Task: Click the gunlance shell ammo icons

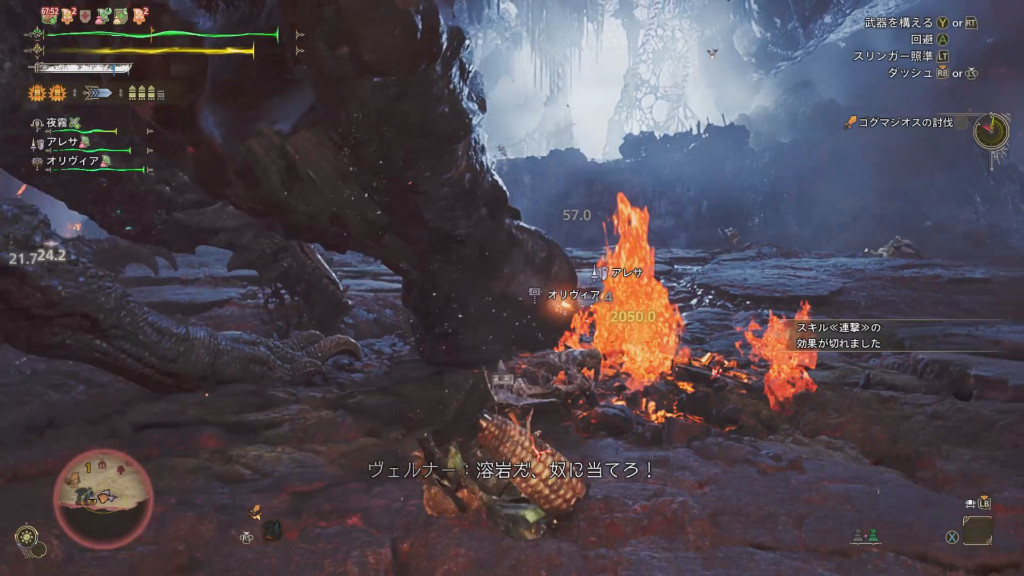Action: pos(145,93)
